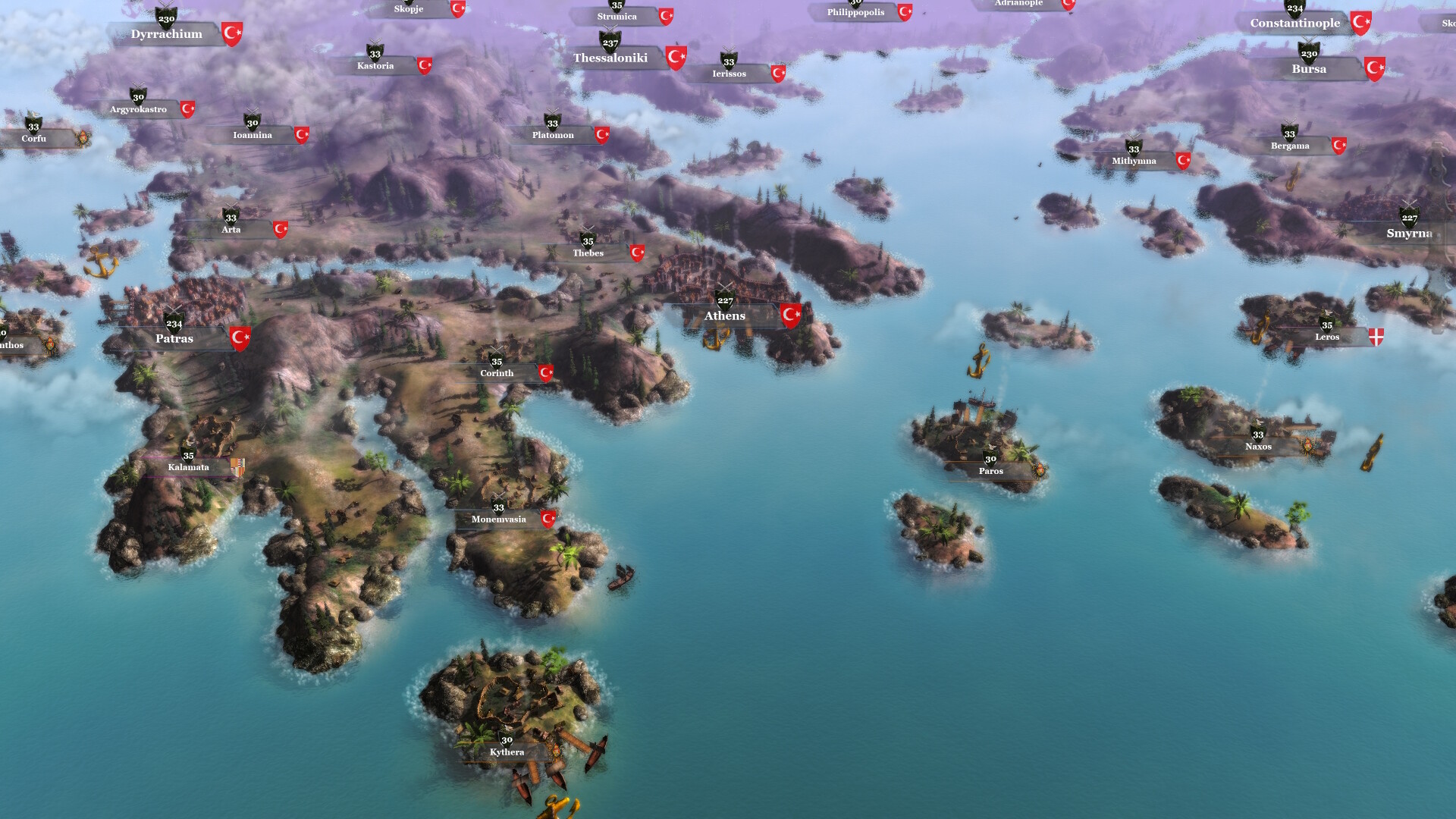Click the Paros settlement label

point(990,471)
